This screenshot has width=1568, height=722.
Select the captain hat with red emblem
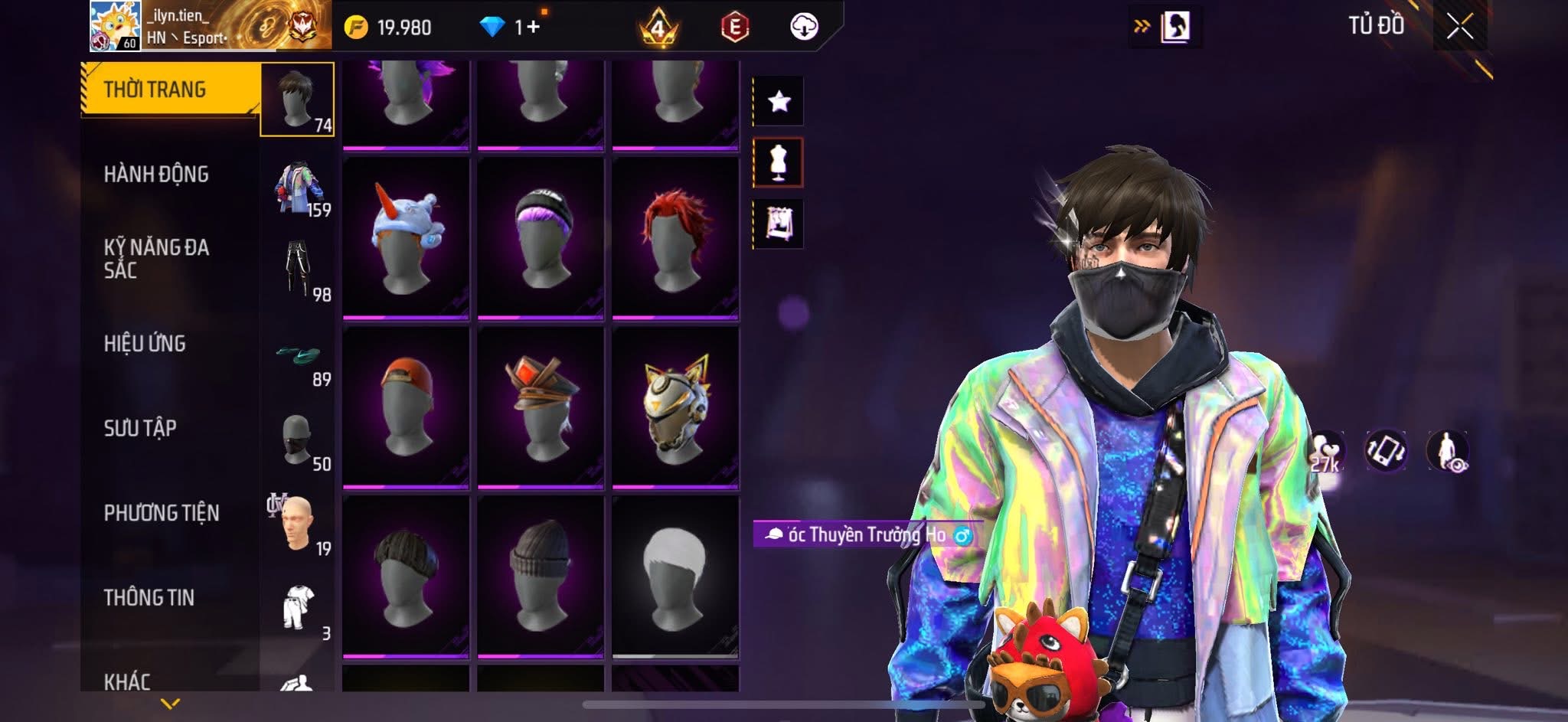(x=541, y=407)
